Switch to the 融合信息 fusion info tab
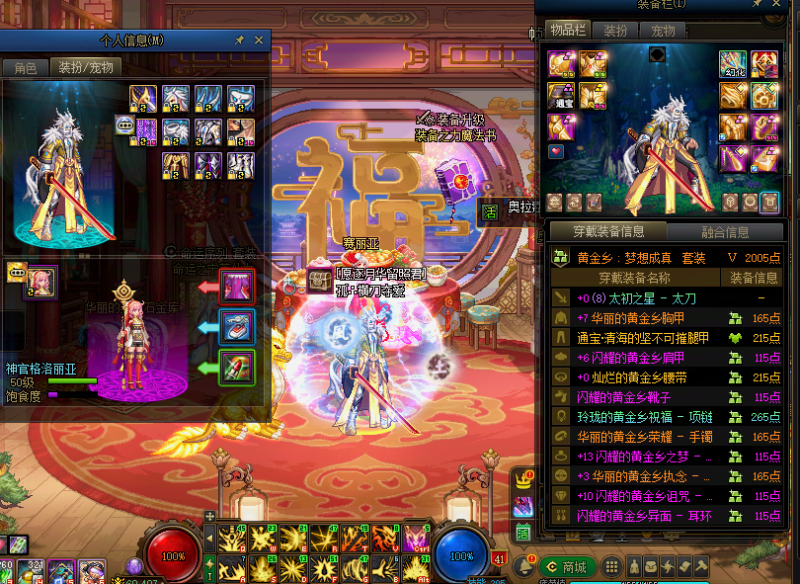The height and width of the screenshot is (584, 800). (x=724, y=233)
